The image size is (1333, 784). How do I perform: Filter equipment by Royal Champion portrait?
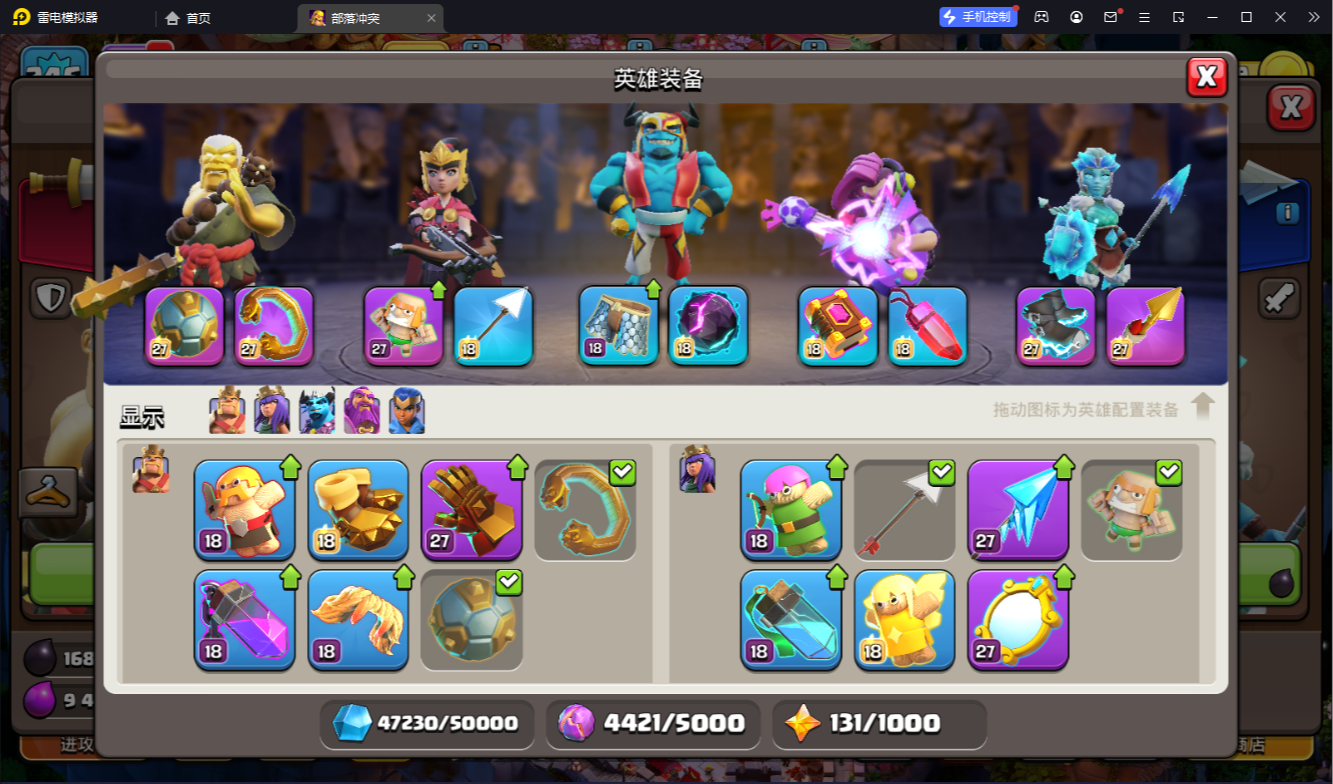407,410
